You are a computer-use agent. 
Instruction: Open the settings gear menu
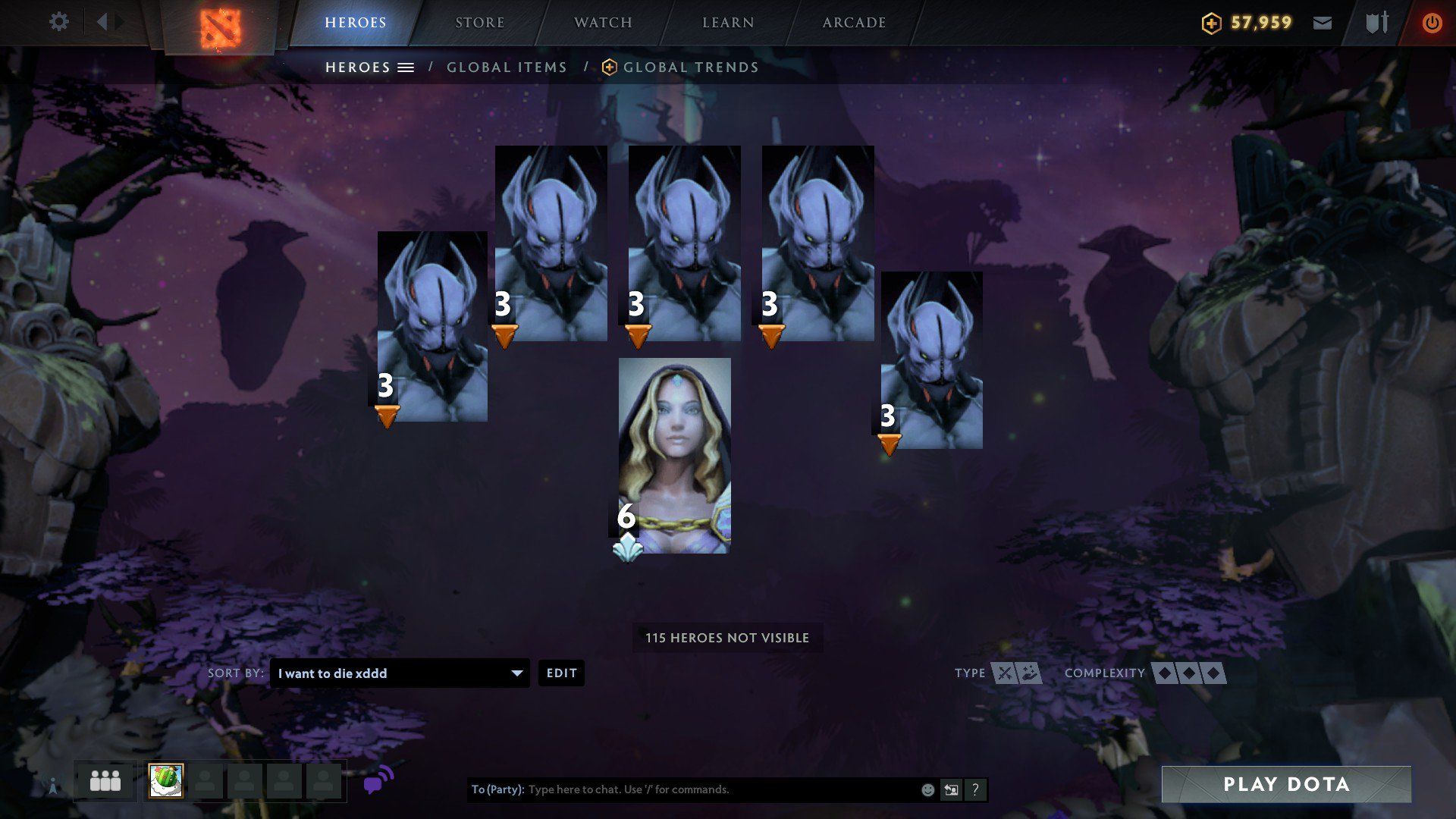58,22
